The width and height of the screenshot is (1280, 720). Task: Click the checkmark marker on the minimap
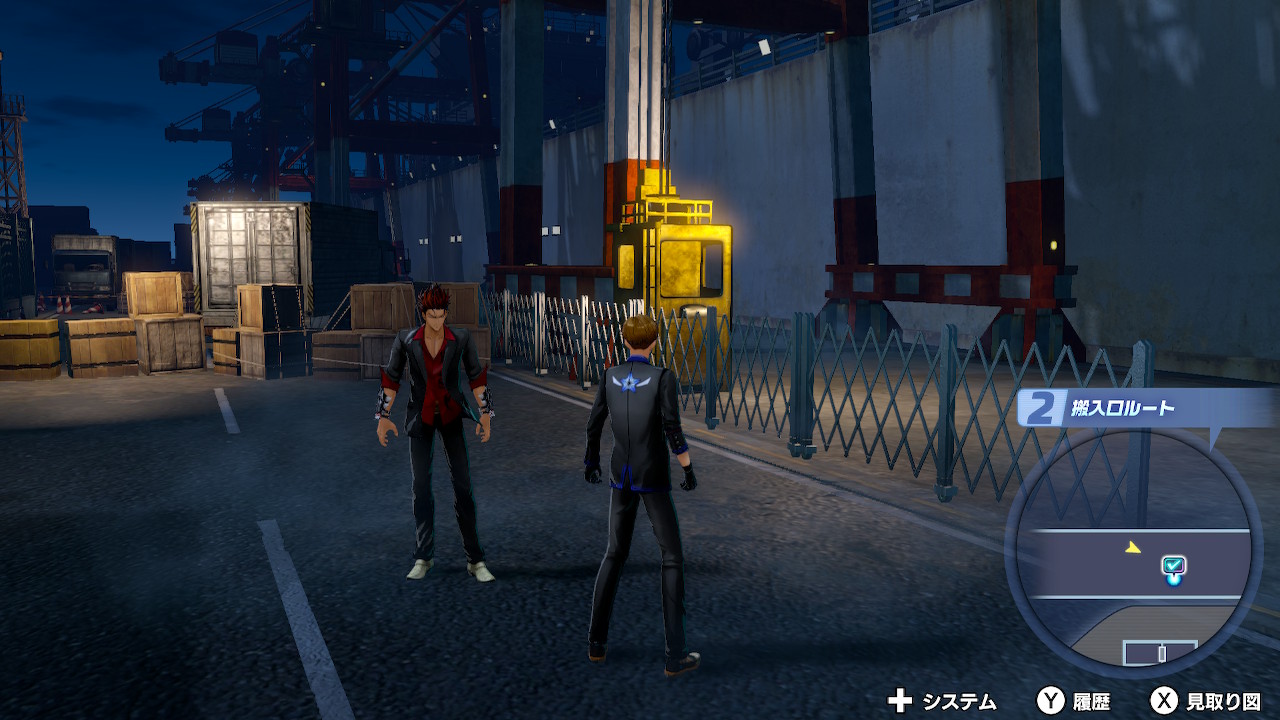[1173, 567]
